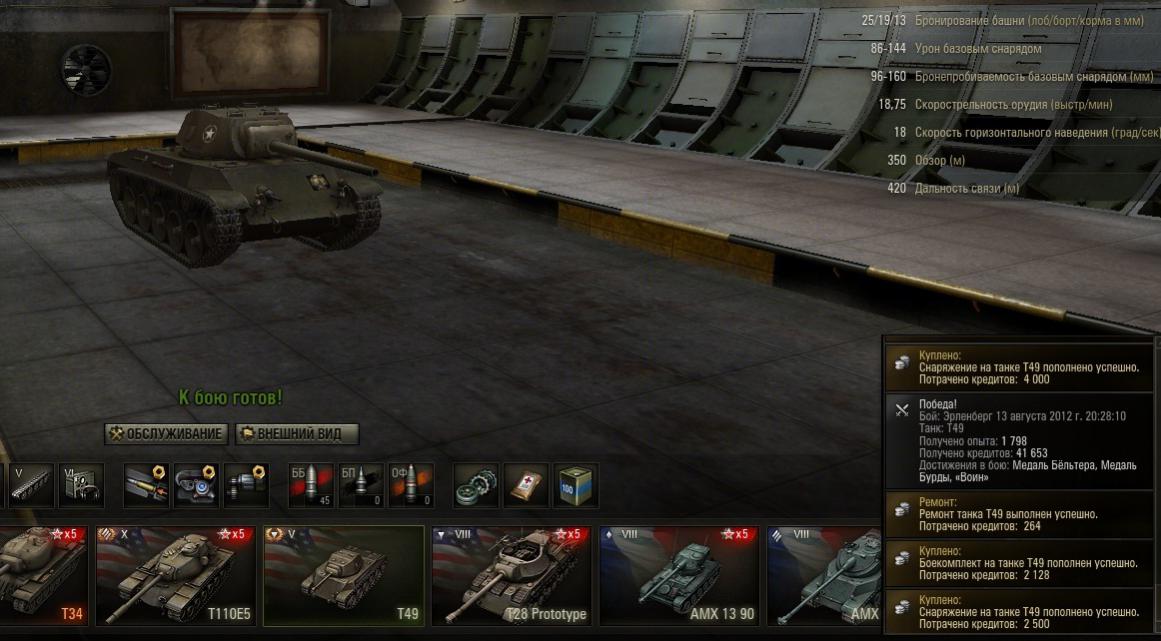The height and width of the screenshot is (641, 1161).
Task: Click the fuel canister consumable slot
Action: tap(576, 485)
